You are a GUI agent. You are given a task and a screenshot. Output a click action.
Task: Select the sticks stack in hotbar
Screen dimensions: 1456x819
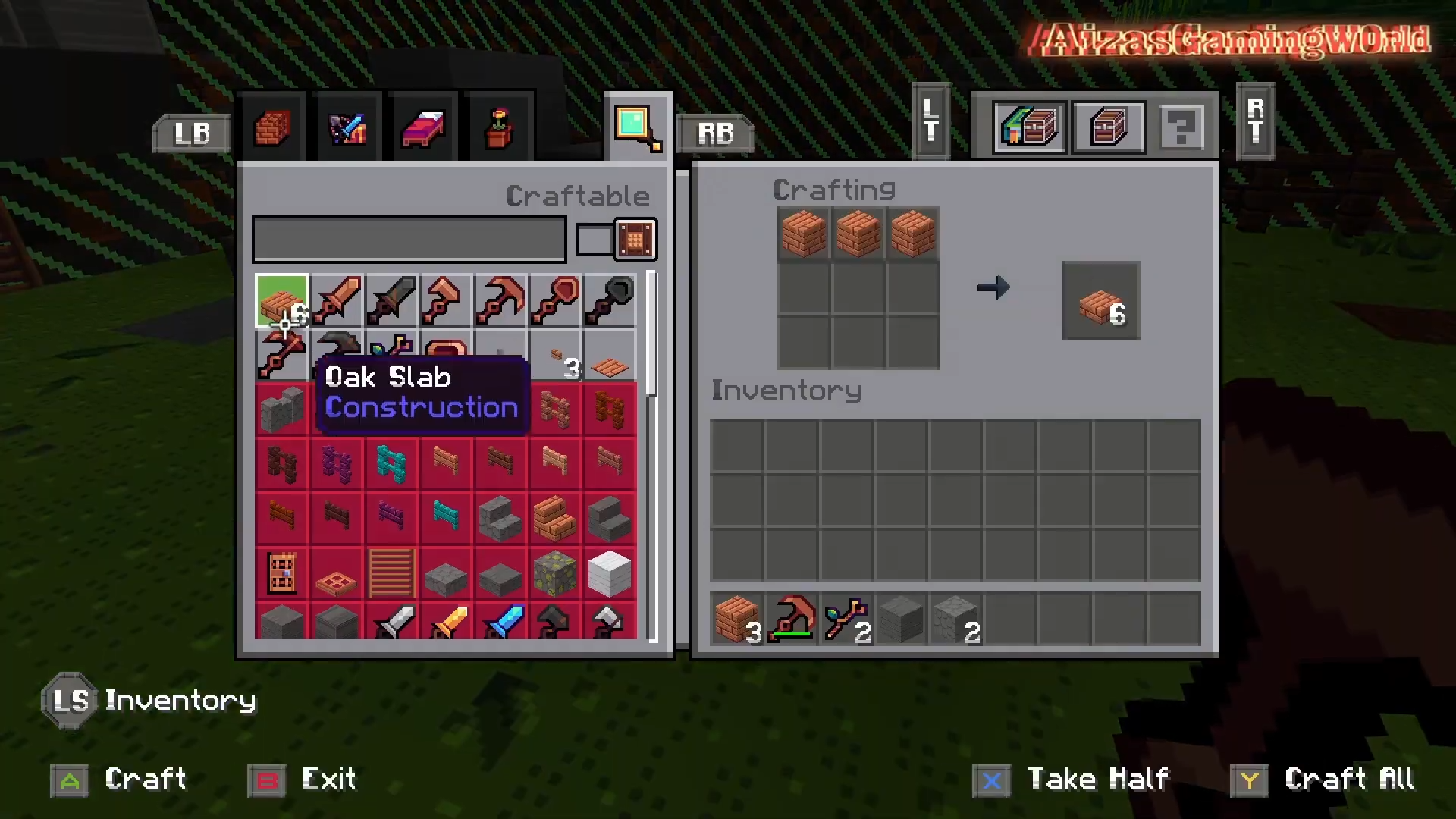tap(846, 620)
